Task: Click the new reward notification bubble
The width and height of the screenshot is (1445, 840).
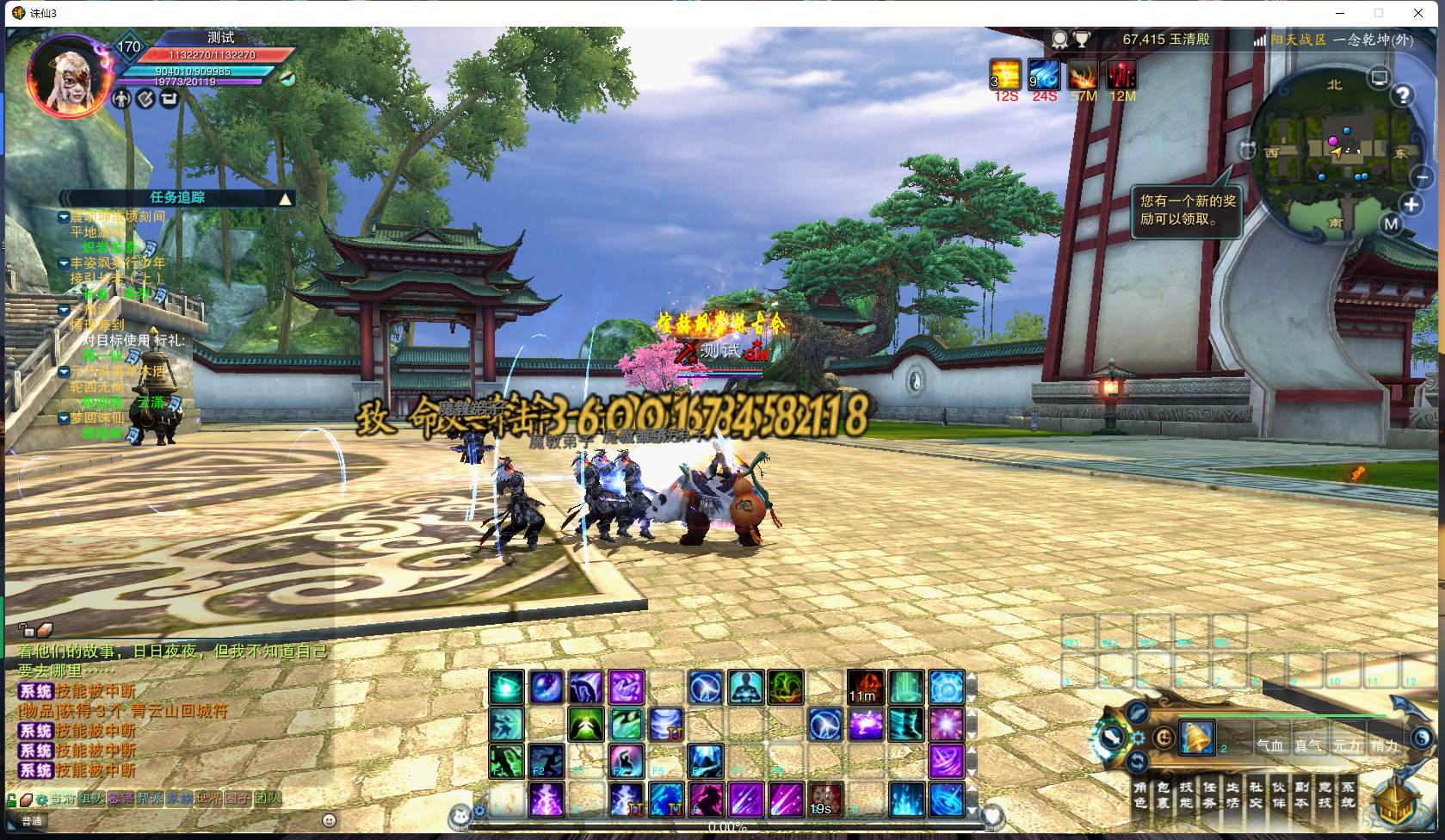Action: coord(1188,210)
